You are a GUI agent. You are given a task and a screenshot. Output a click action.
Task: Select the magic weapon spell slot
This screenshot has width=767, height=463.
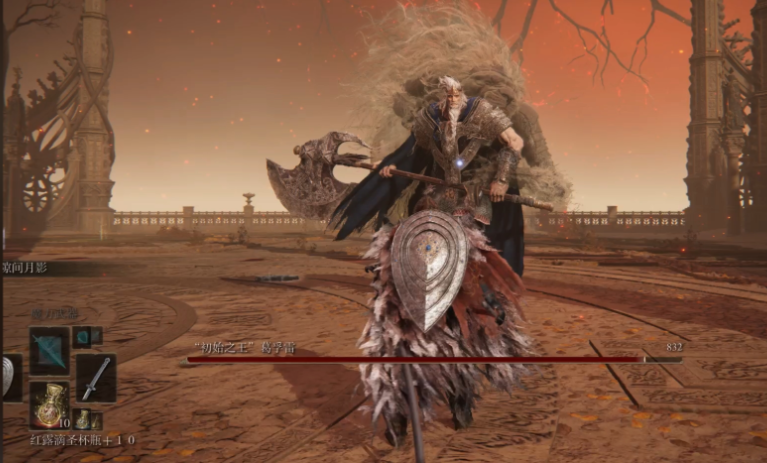[x=48, y=350]
